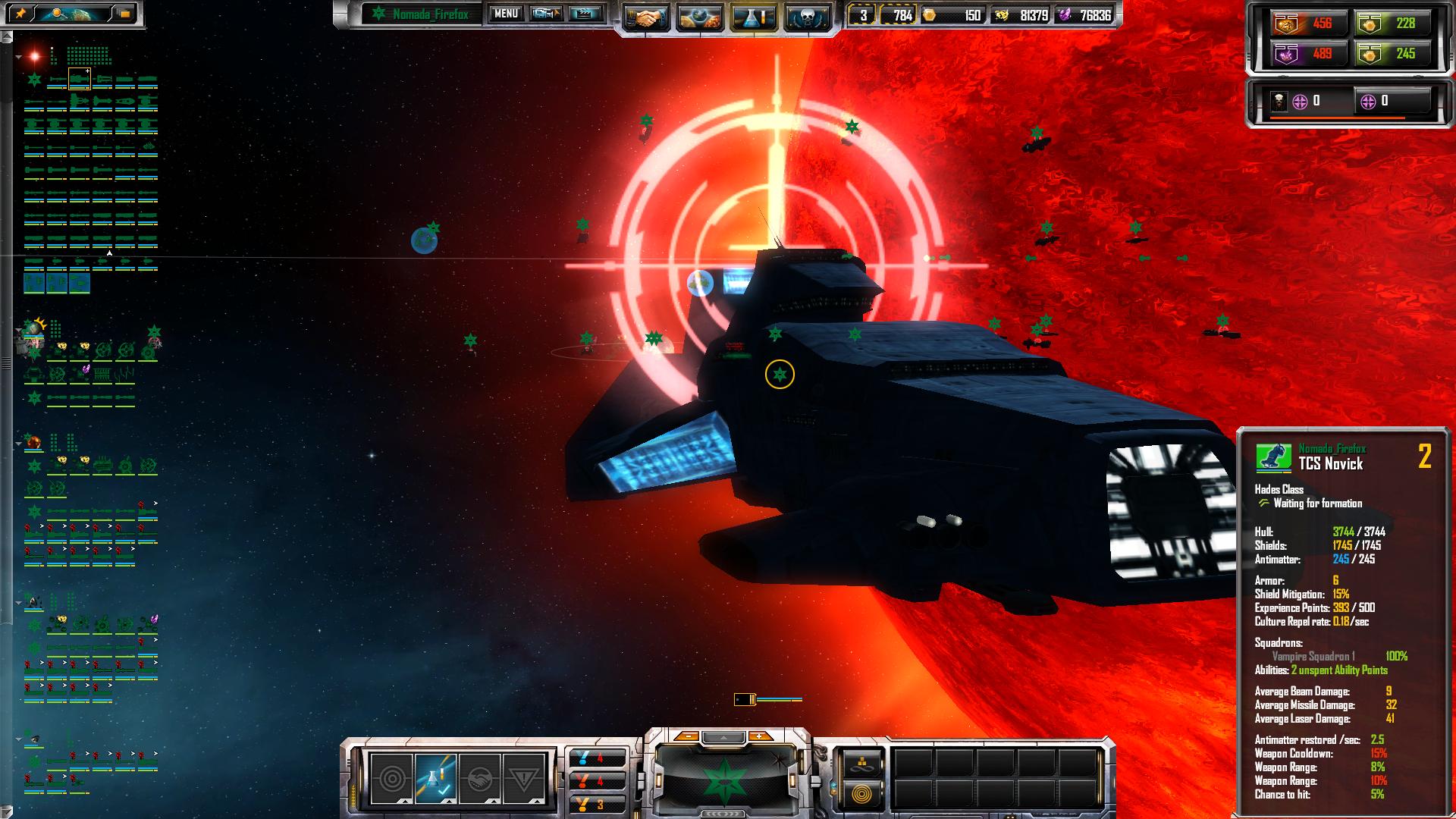
Task: Open the planets empire overview
Action: pos(699,17)
